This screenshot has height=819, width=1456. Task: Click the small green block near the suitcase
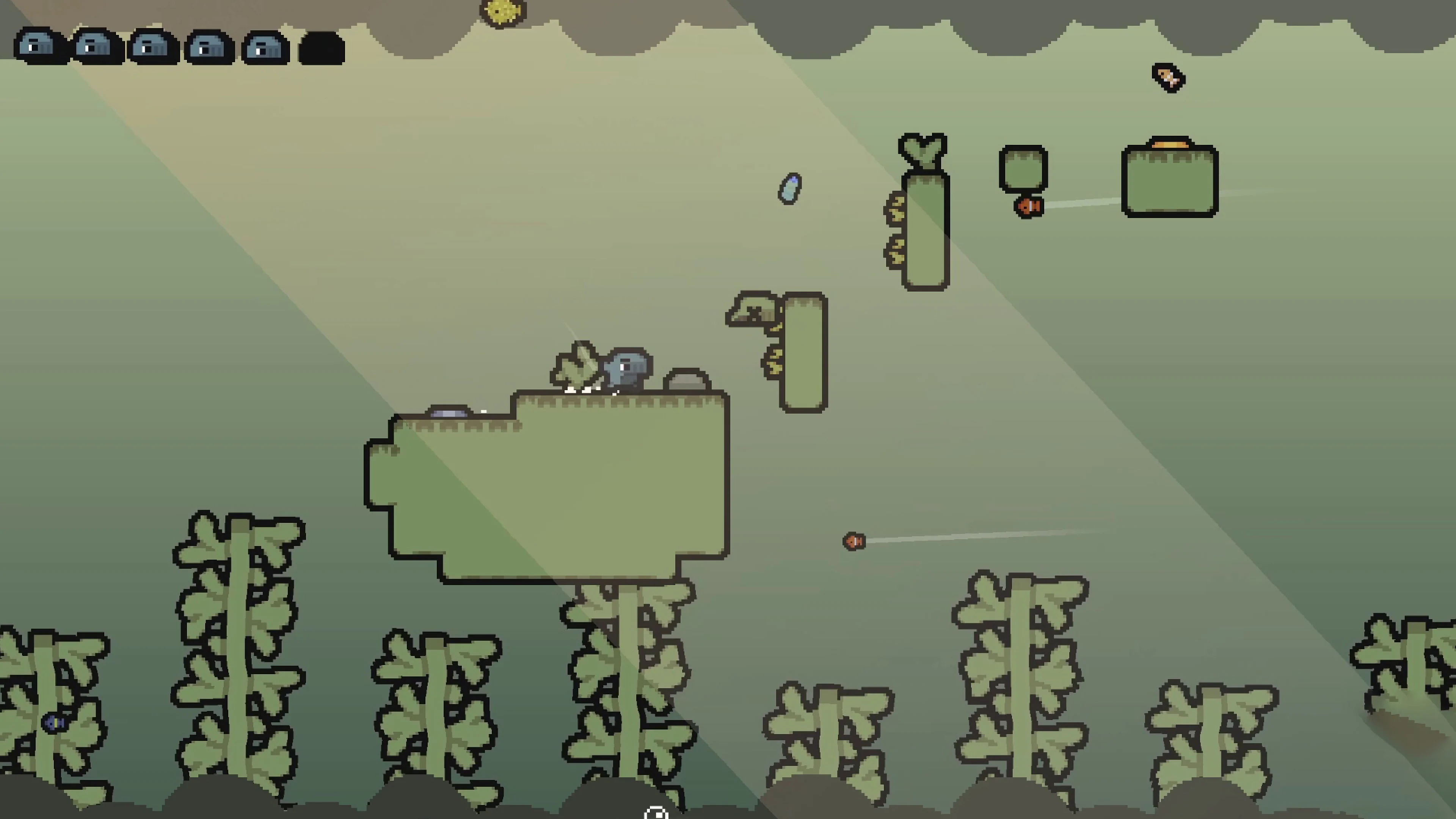(x=1023, y=168)
